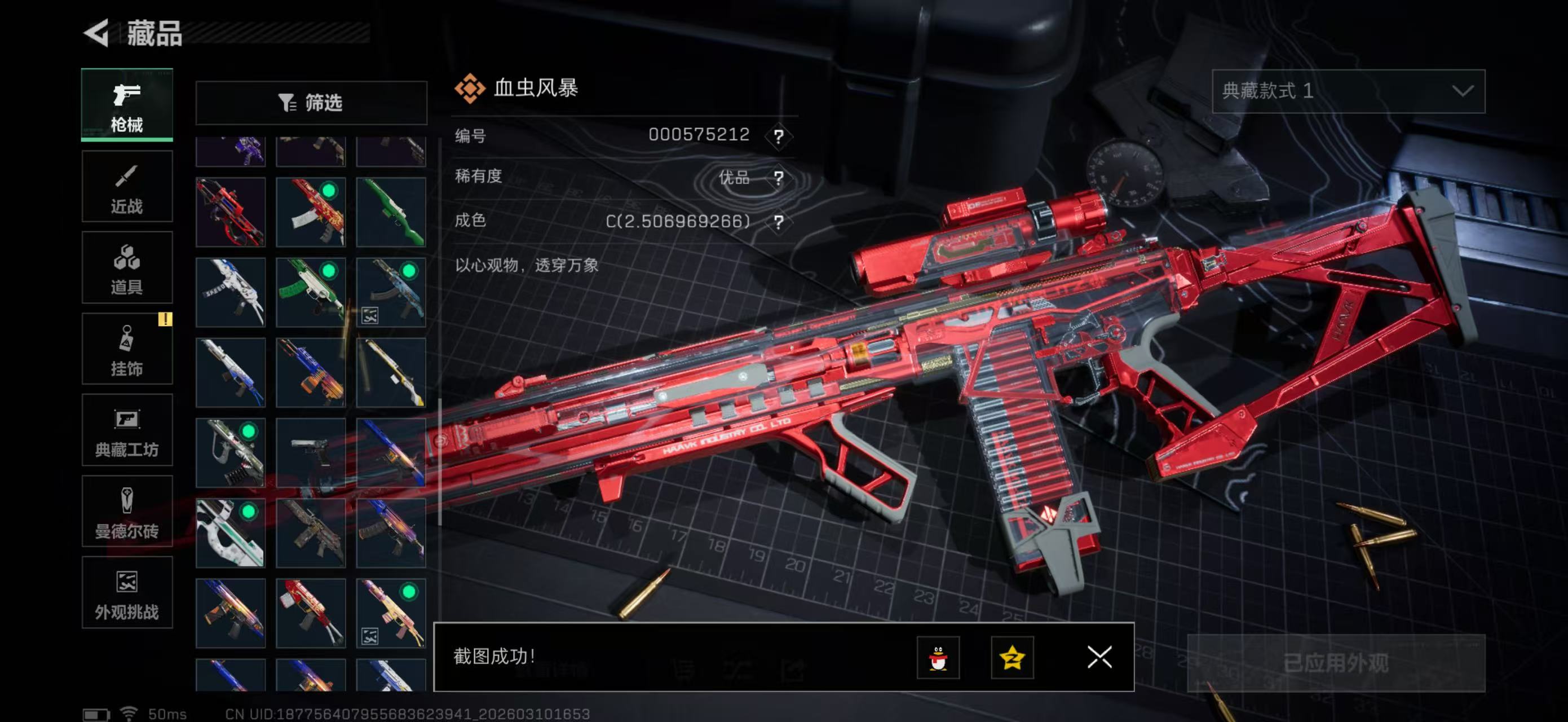Enter the 典藏工坊 workshop
The height and width of the screenshot is (722, 1568).
point(127,430)
